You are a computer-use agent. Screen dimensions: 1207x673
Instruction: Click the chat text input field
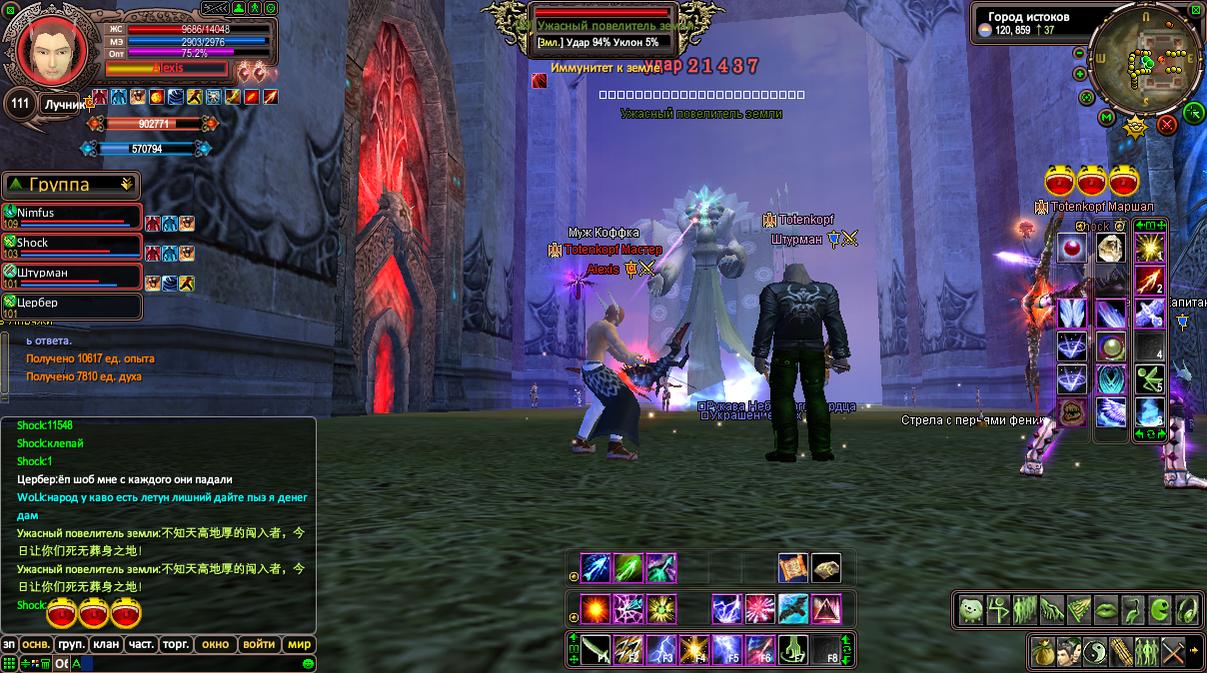(x=190, y=663)
